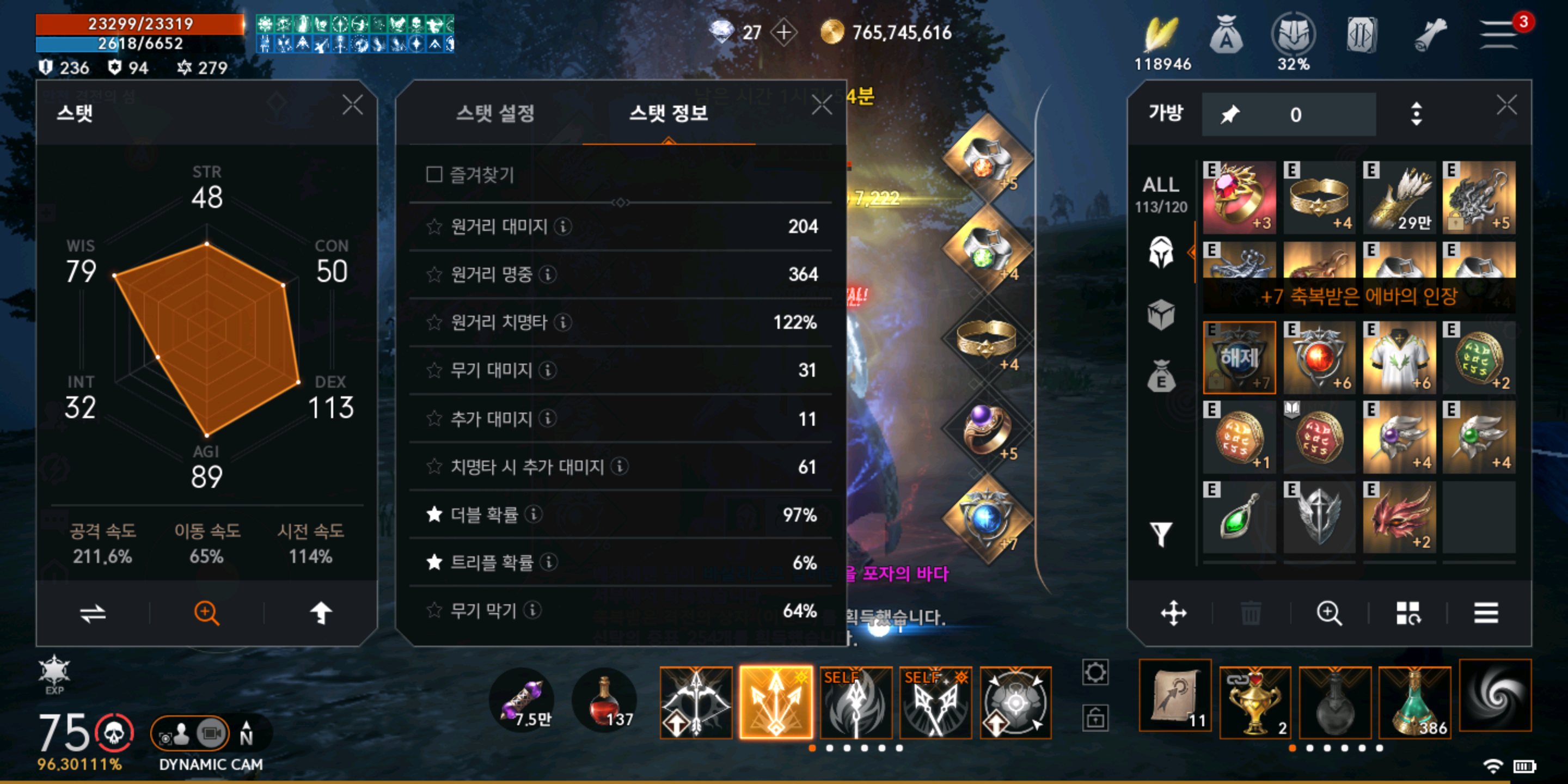
Task: Select the ruby ring +3 item
Action: tap(1239, 197)
